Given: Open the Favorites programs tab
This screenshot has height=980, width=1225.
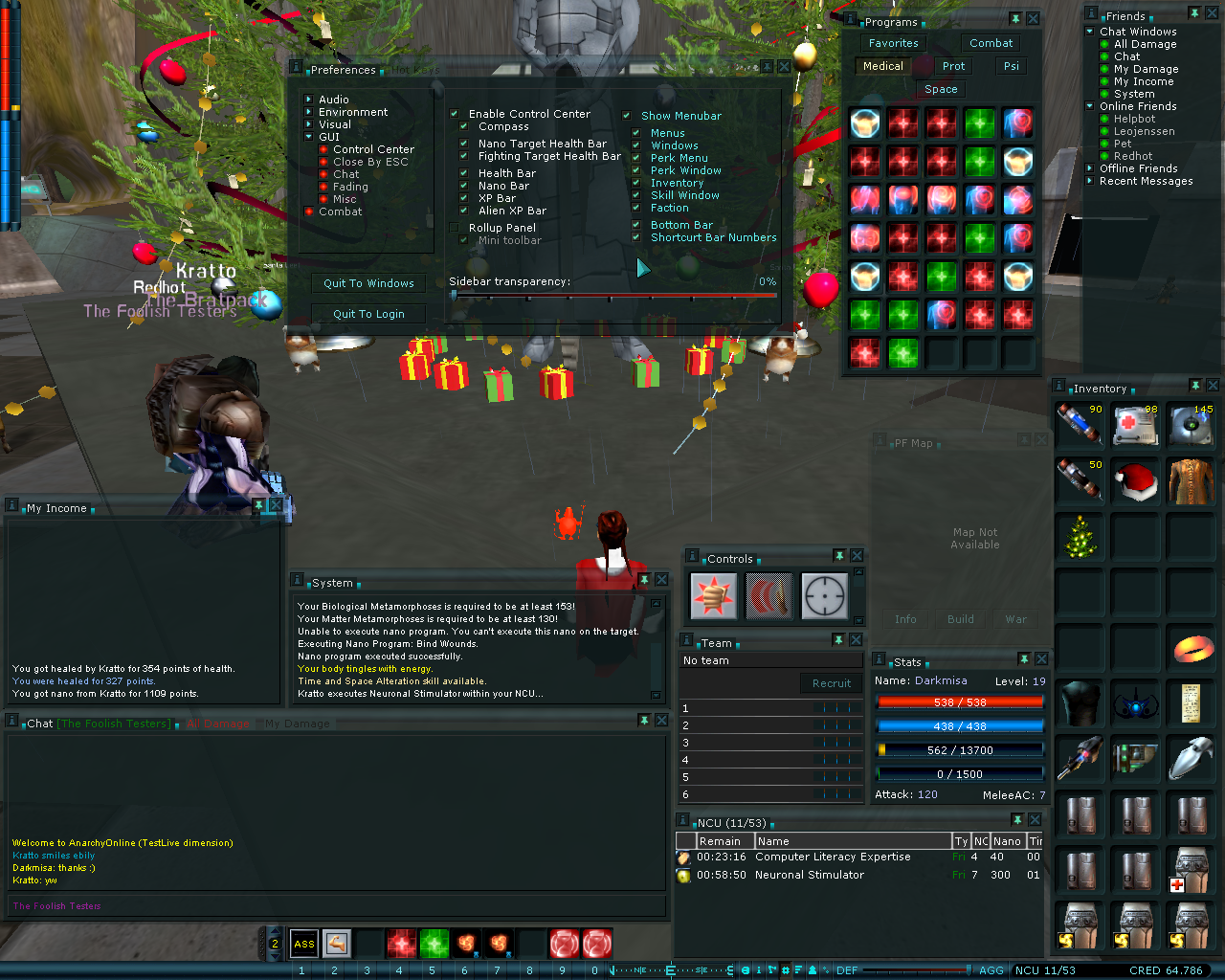Looking at the screenshot, I should 893,43.
